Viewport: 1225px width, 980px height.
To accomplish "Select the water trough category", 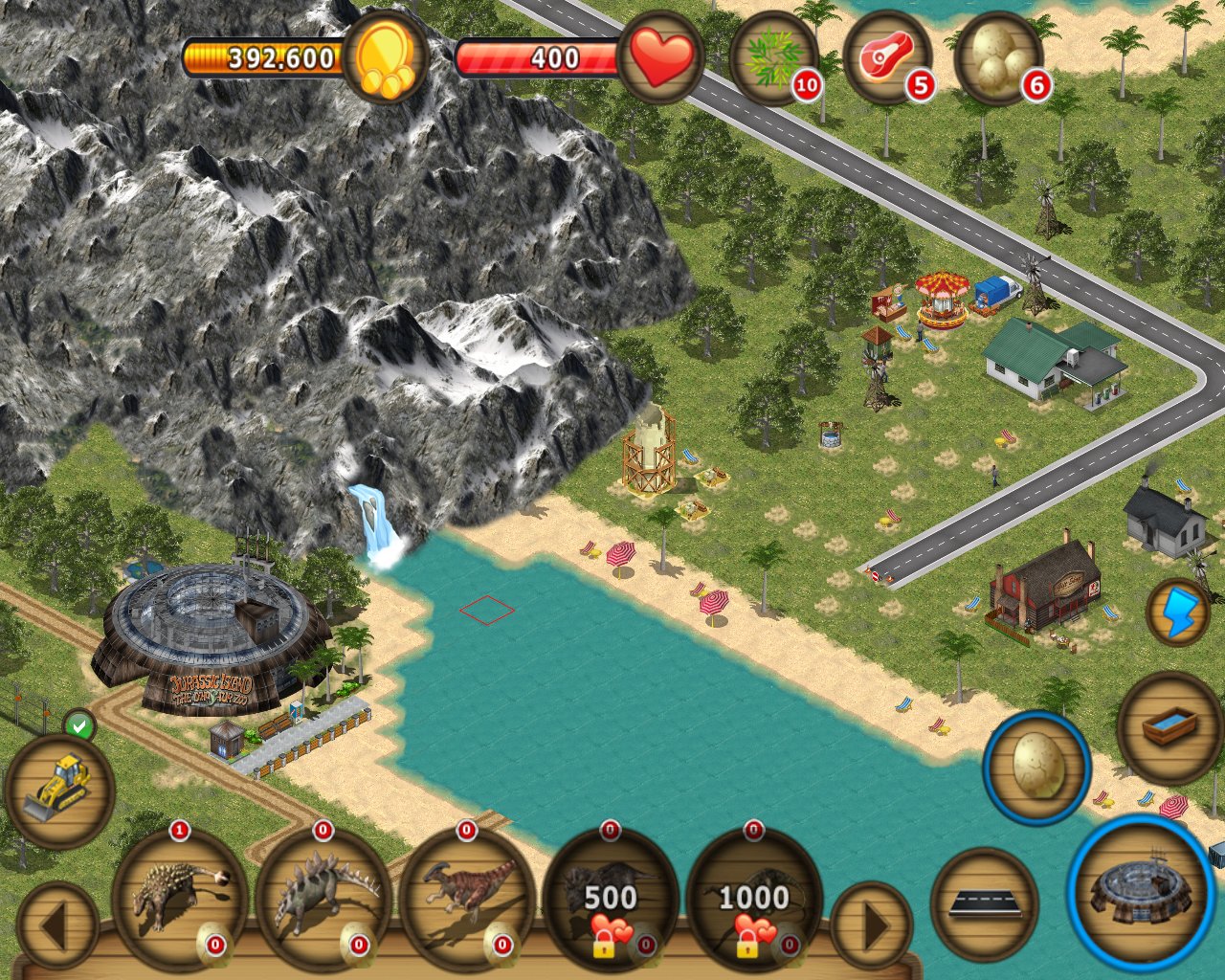I will pyautogui.click(x=1169, y=727).
